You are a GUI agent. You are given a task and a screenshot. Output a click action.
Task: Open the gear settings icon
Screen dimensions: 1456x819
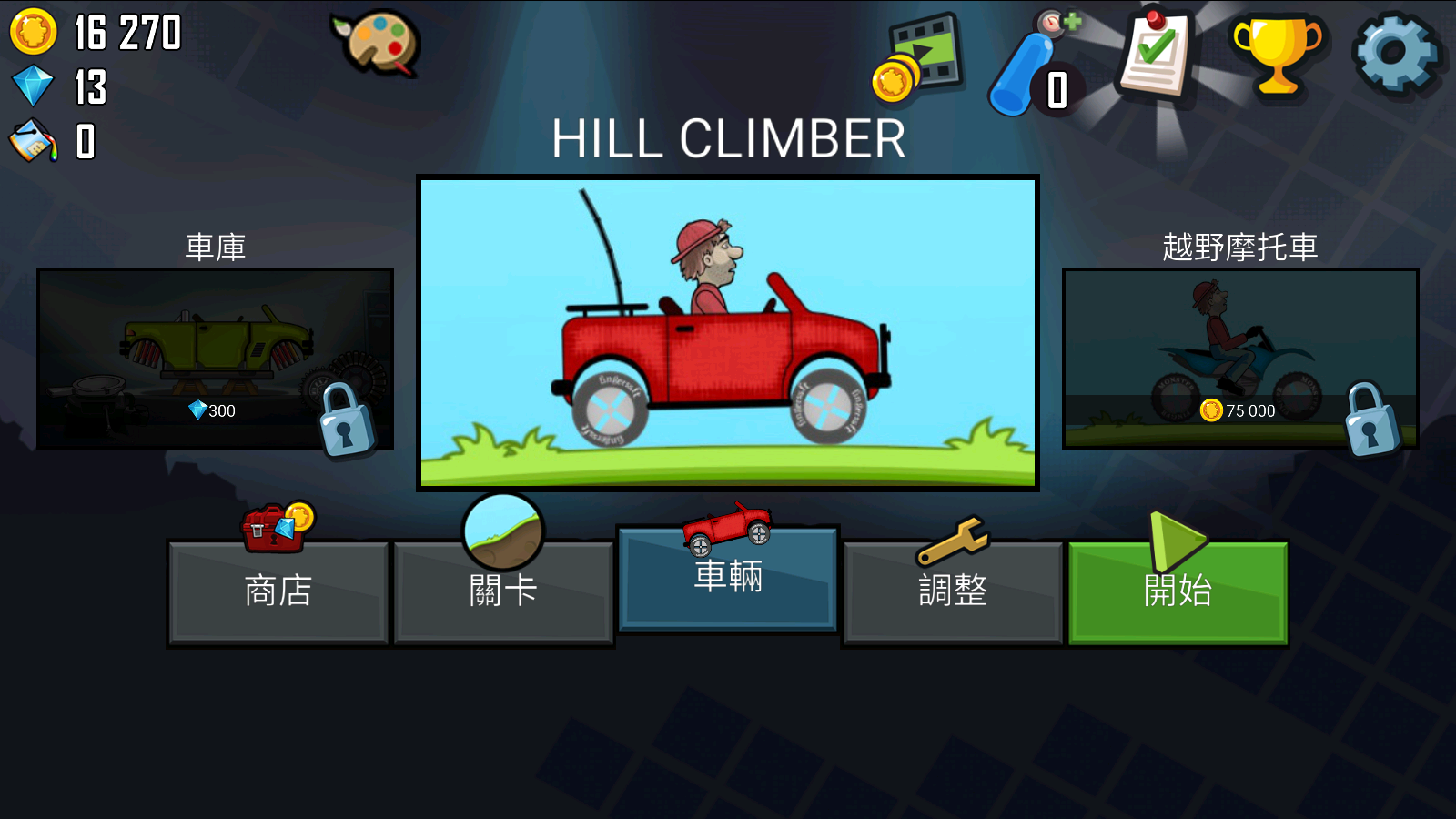pyautogui.click(x=1396, y=54)
